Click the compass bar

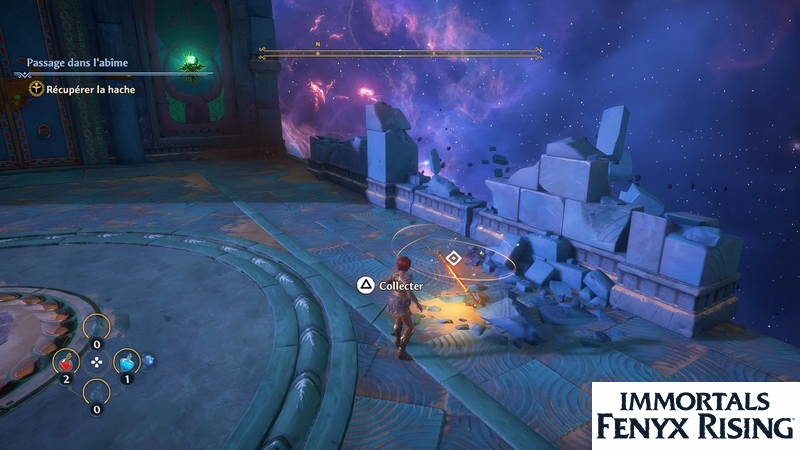tap(399, 53)
